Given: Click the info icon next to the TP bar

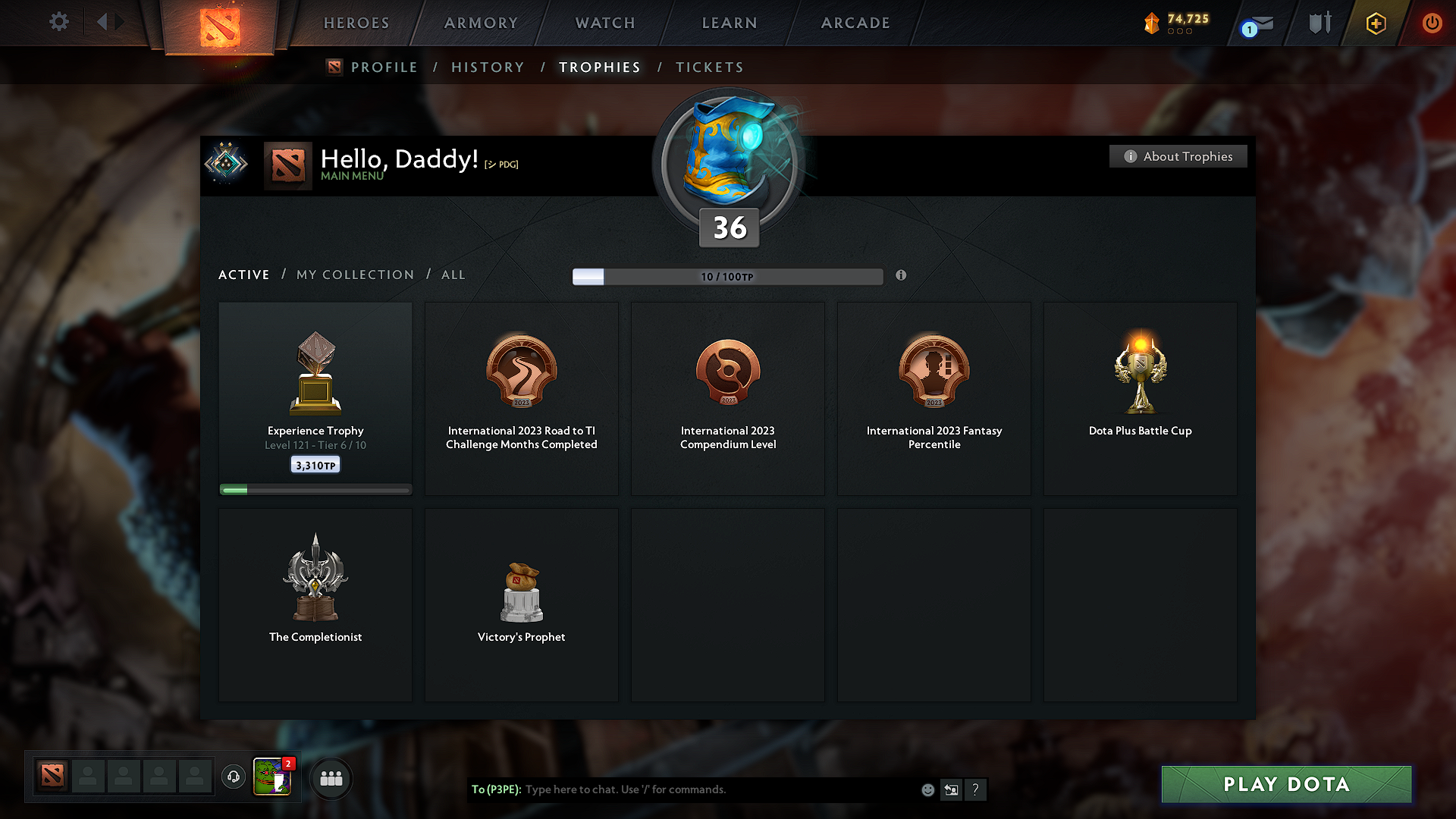Looking at the screenshot, I should (x=902, y=276).
